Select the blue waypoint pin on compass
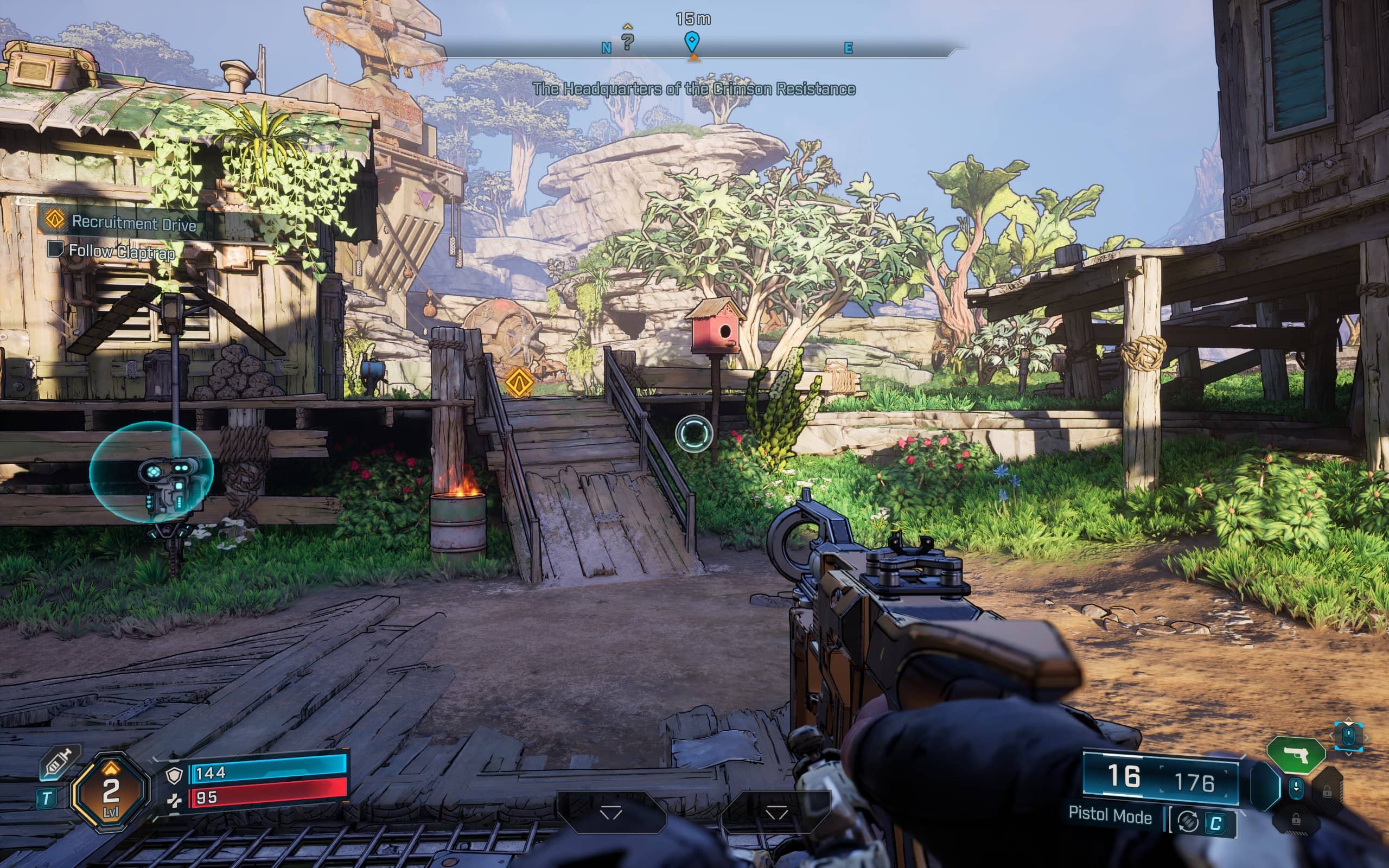Screen dimensions: 1389x868 [x=692, y=41]
